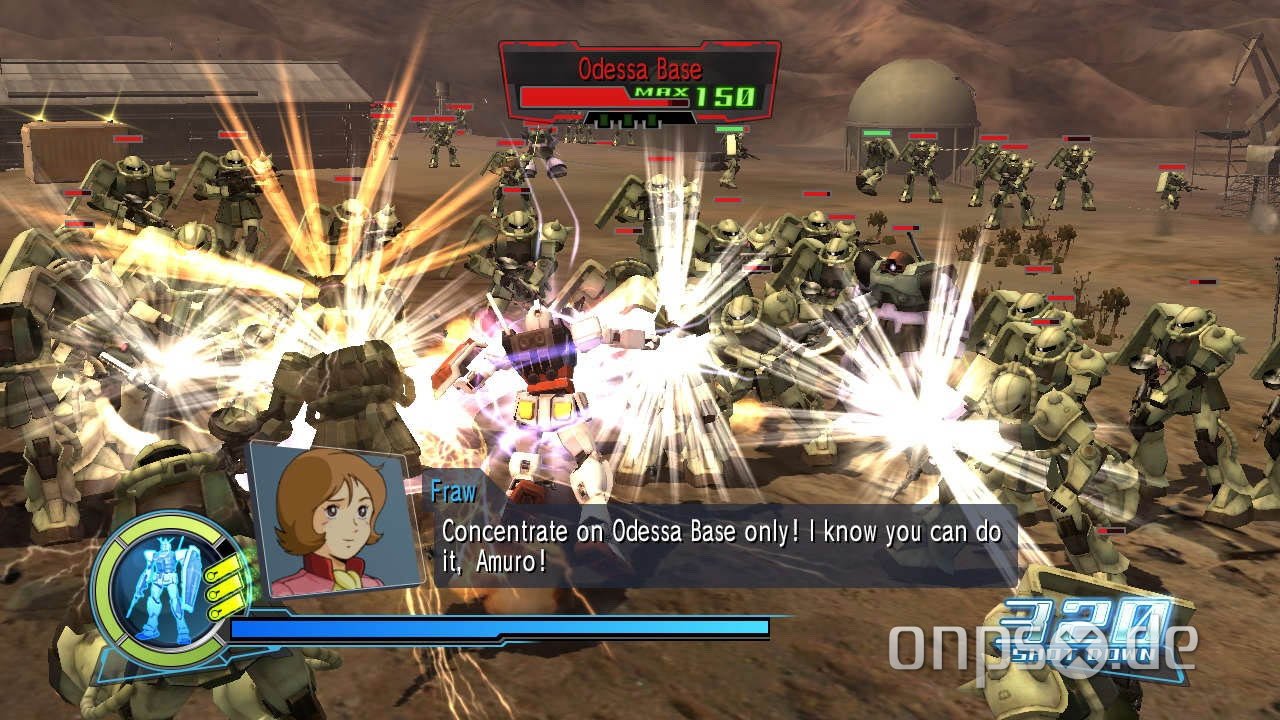
Task: Select the Fraw name label
Action: (x=455, y=492)
